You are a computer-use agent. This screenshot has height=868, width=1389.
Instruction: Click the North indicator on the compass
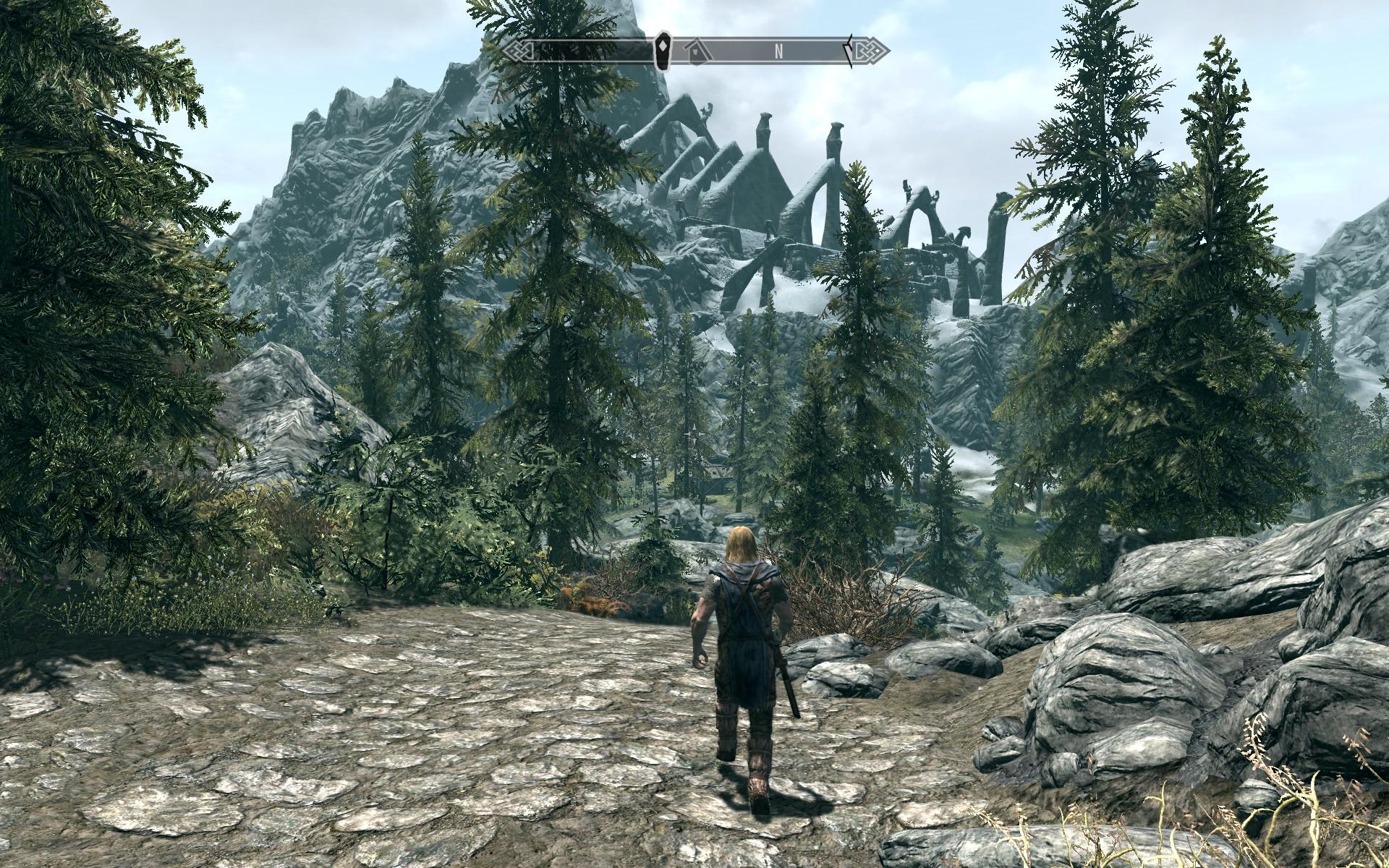tap(779, 51)
